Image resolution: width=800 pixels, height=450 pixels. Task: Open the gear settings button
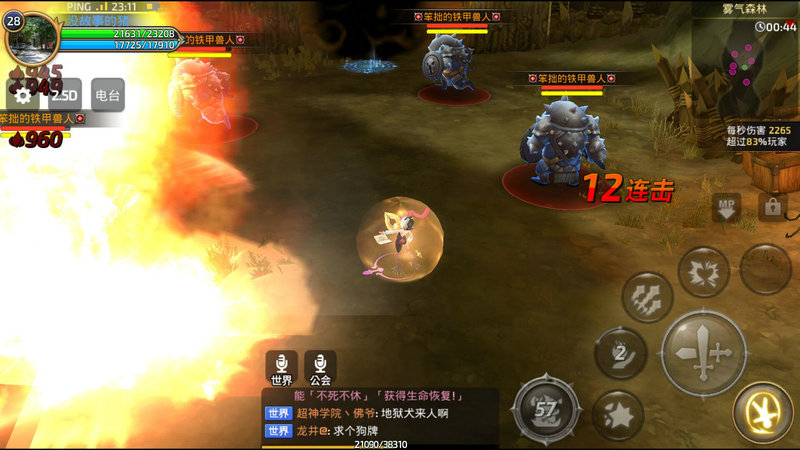pyautogui.click(x=21, y=95)
